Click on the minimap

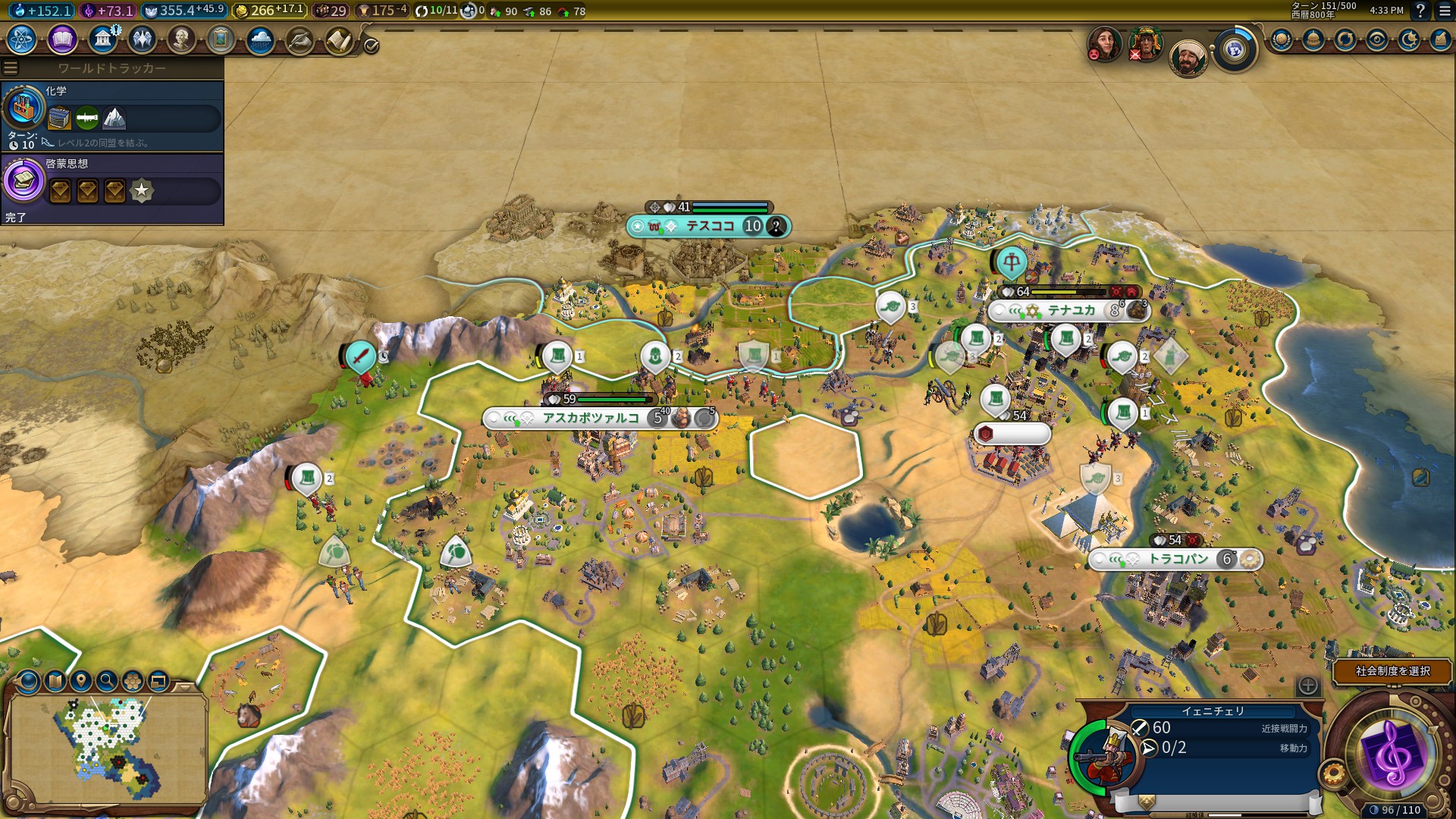[108, 747]
